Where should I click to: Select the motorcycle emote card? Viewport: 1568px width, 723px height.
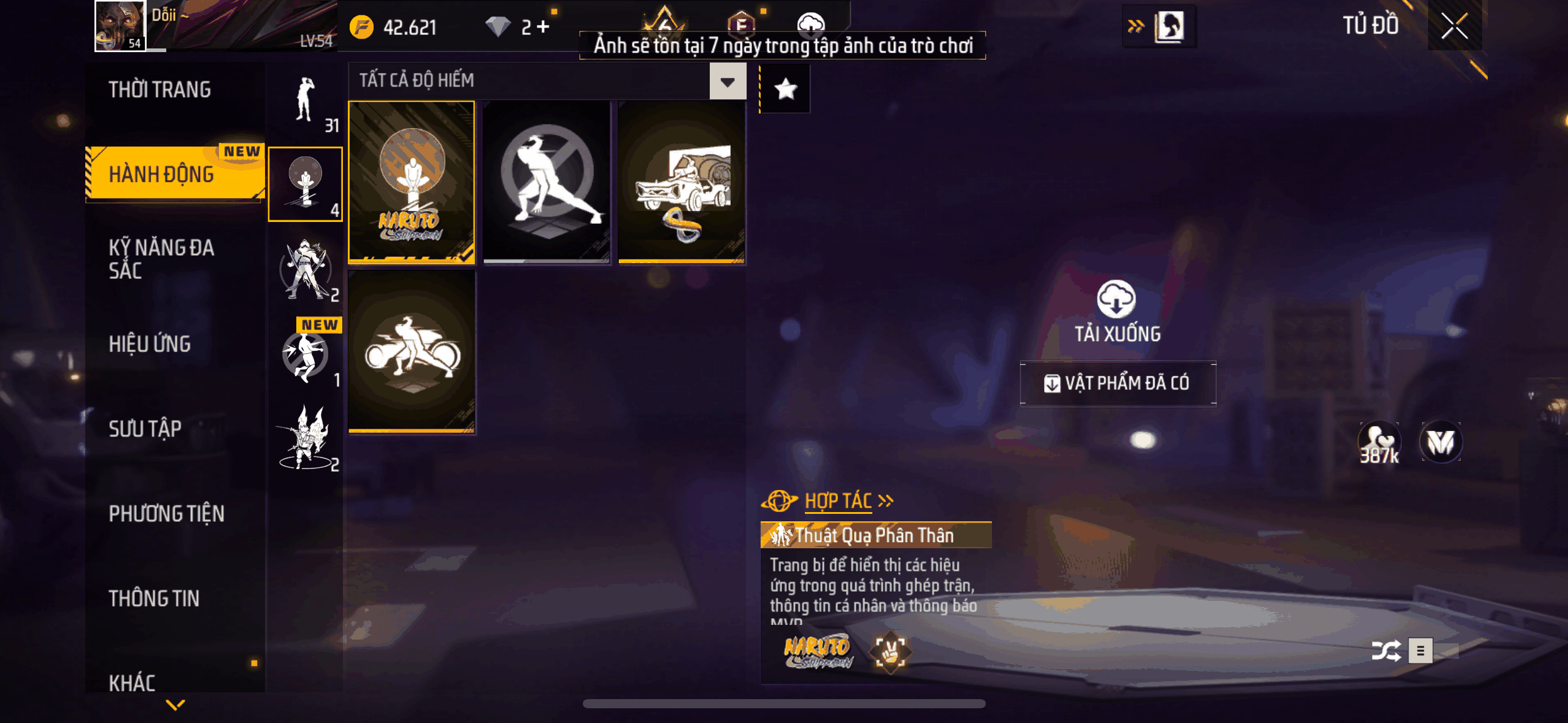click(x=412, y=352)
